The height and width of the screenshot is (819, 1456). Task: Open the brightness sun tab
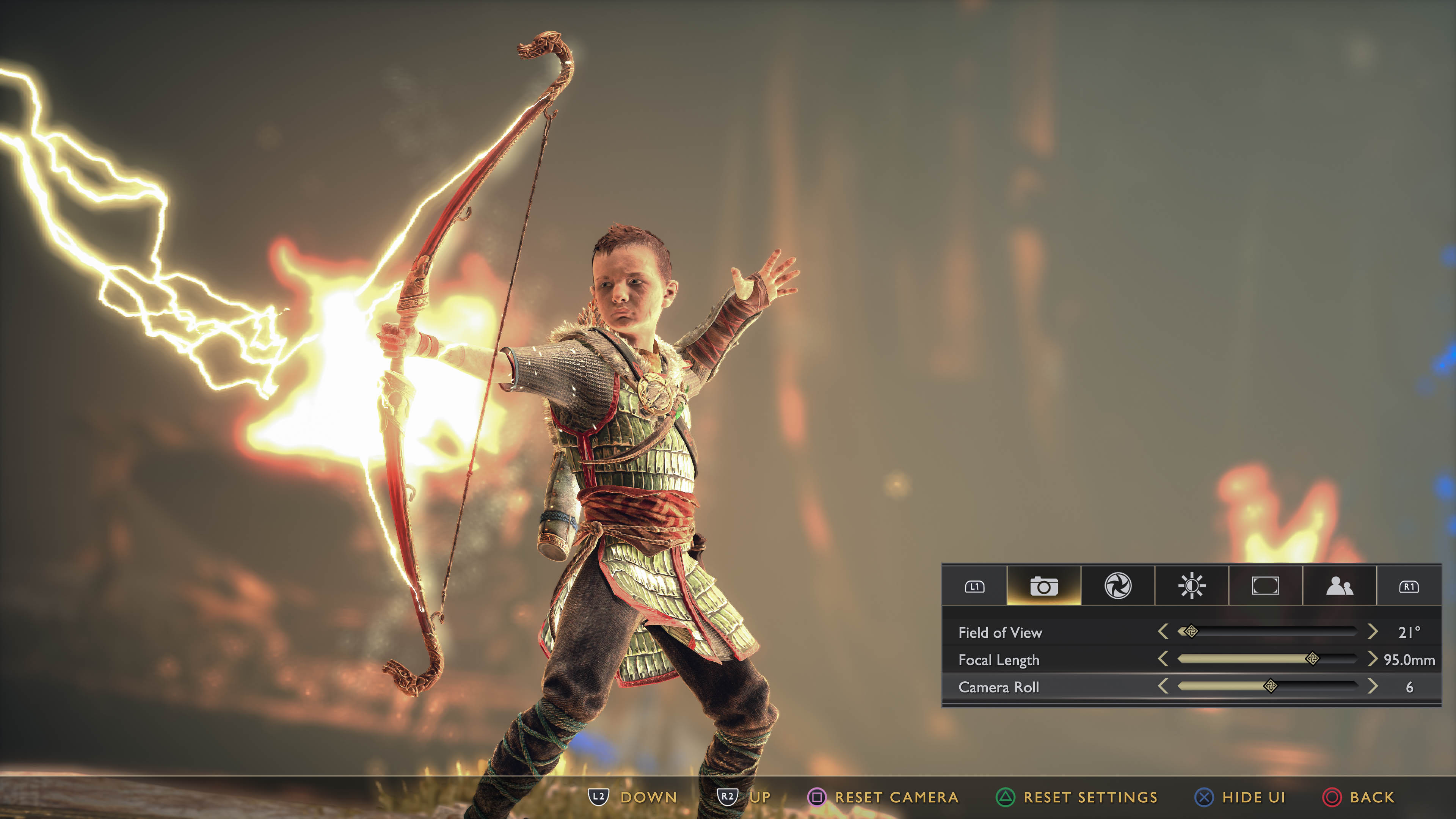[1191, 586]
